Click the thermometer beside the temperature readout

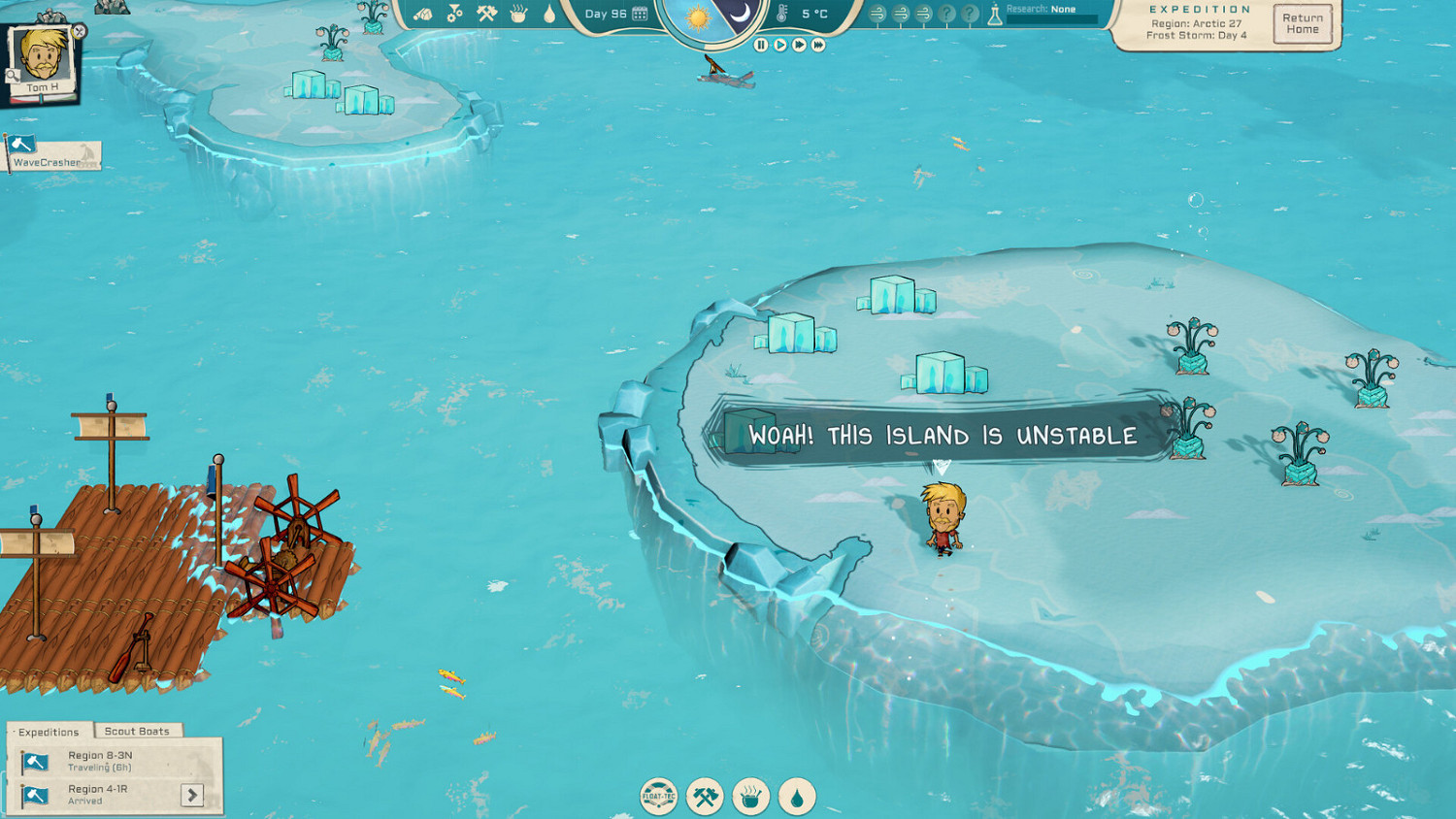point(782,15)
